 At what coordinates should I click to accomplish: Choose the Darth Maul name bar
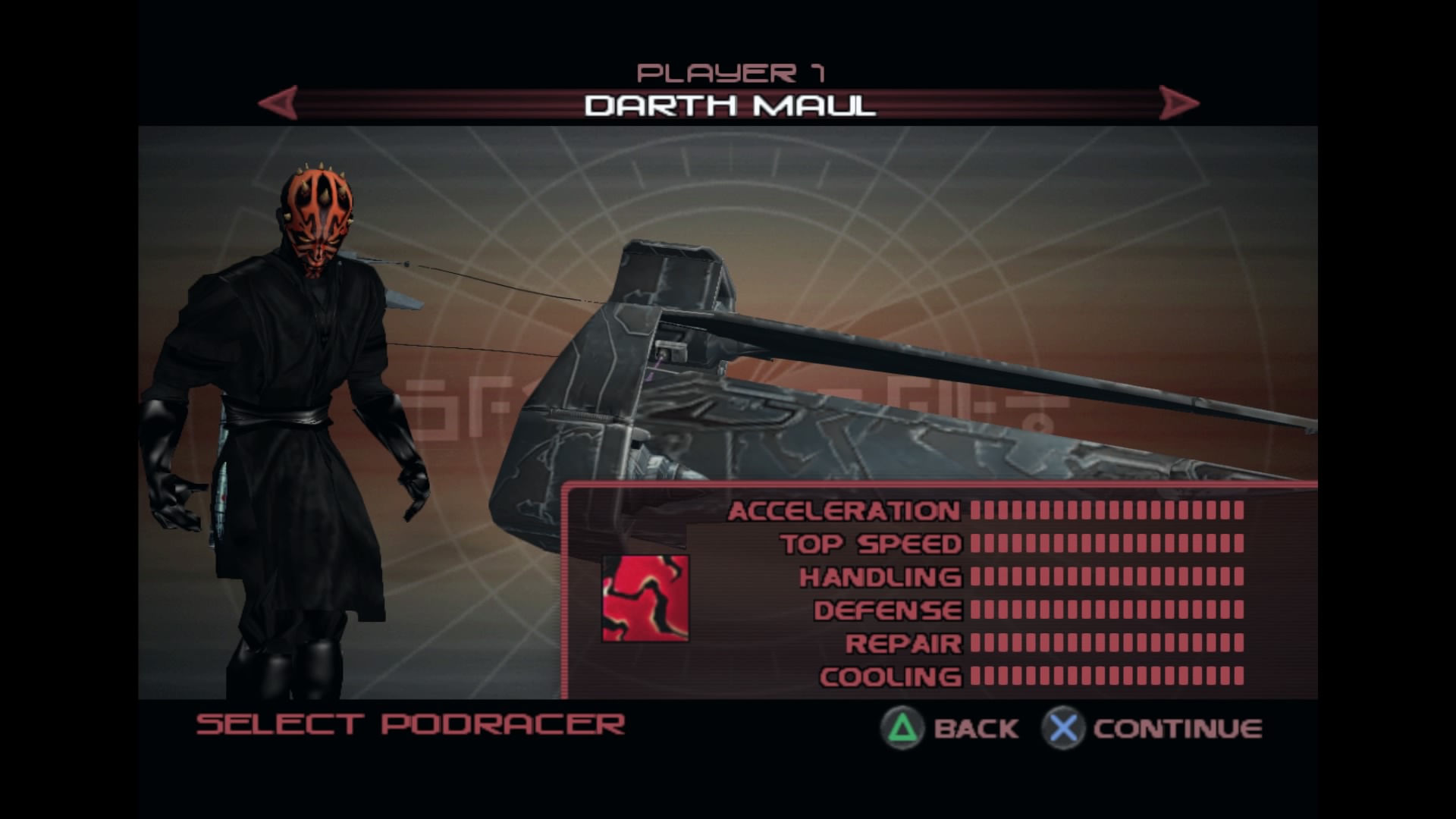point(730,105)
